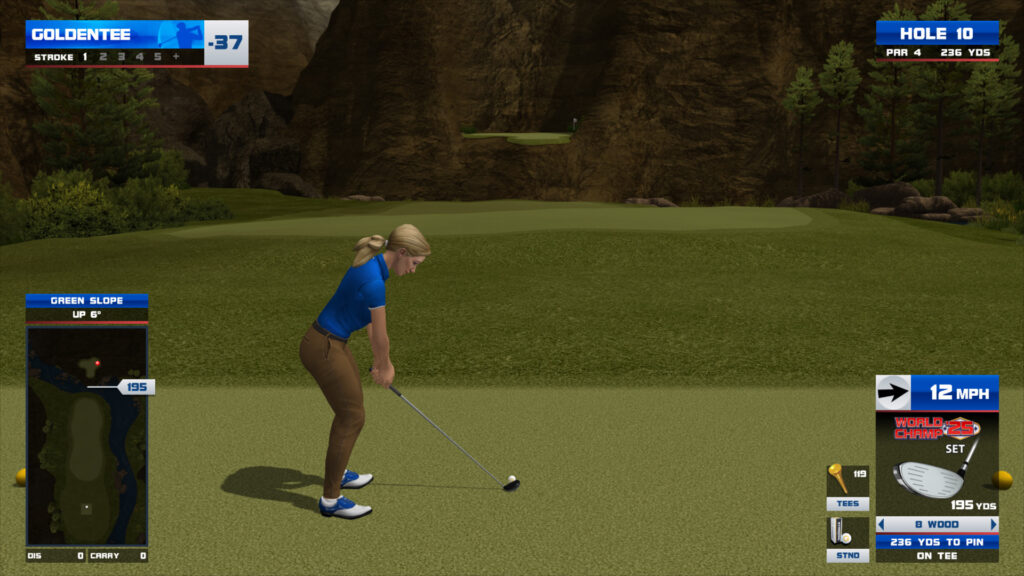Open the TEES selection button
Image resolution: width=1024 pixels, height=576 pixels.
[x=847, y=504]
